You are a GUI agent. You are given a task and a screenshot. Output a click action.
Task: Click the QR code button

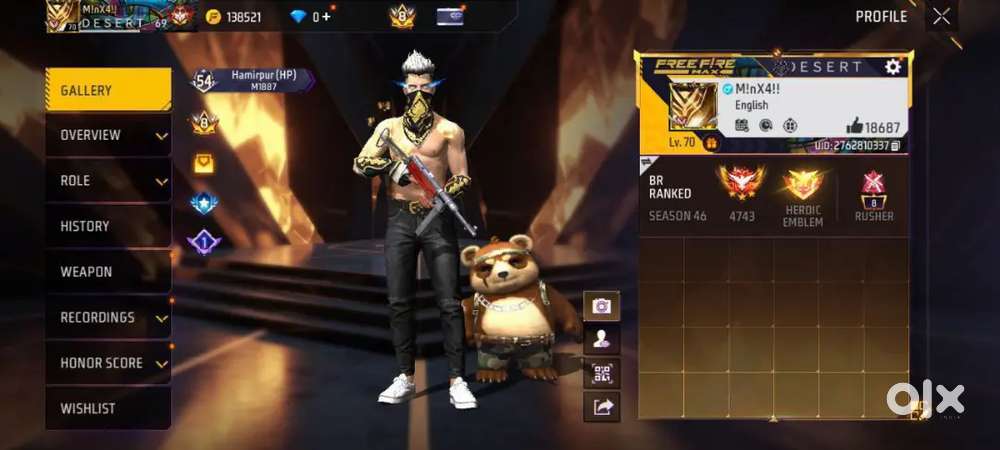(x=602, y=374)
